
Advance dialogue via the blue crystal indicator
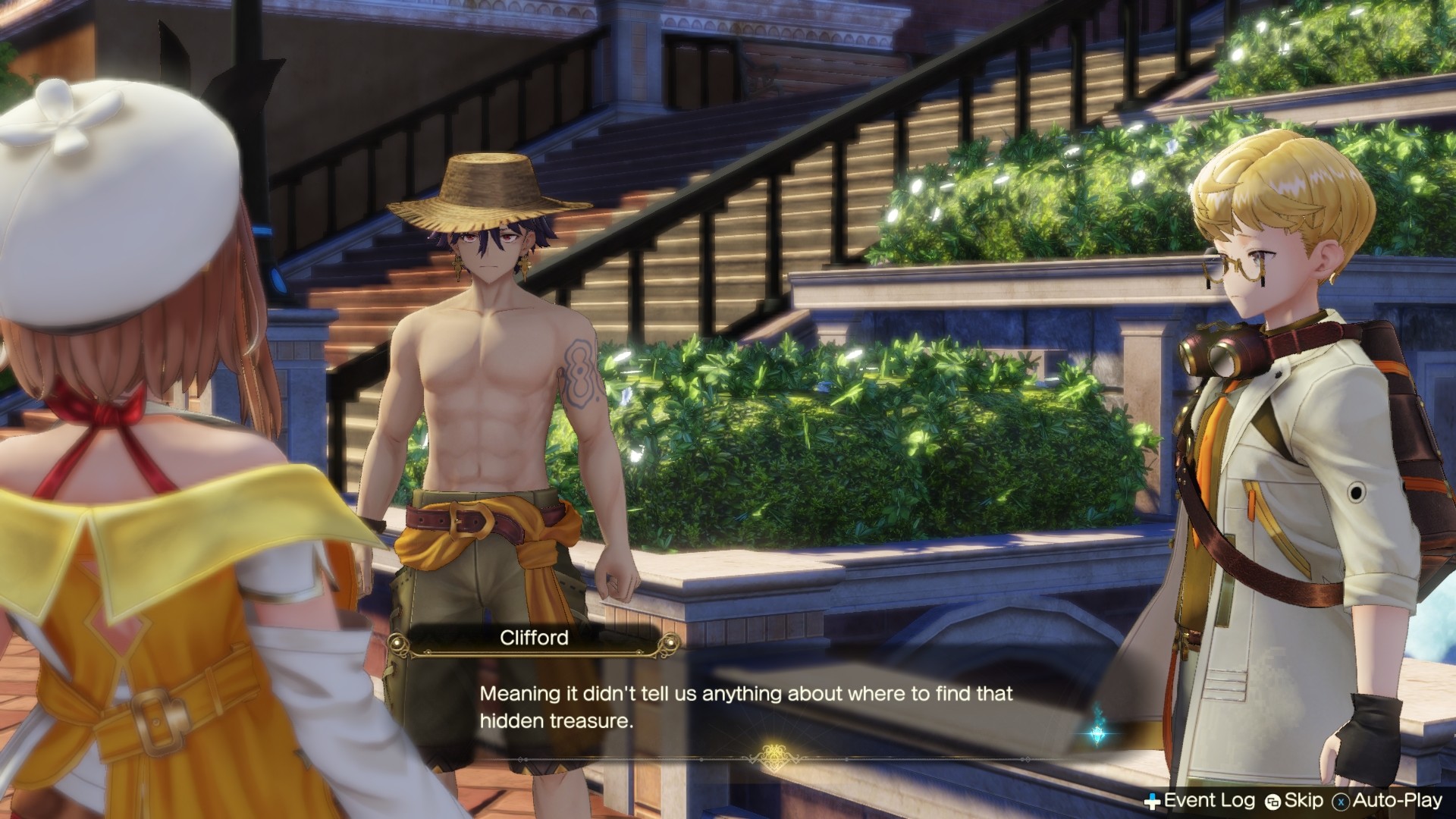click(1097, 733)
